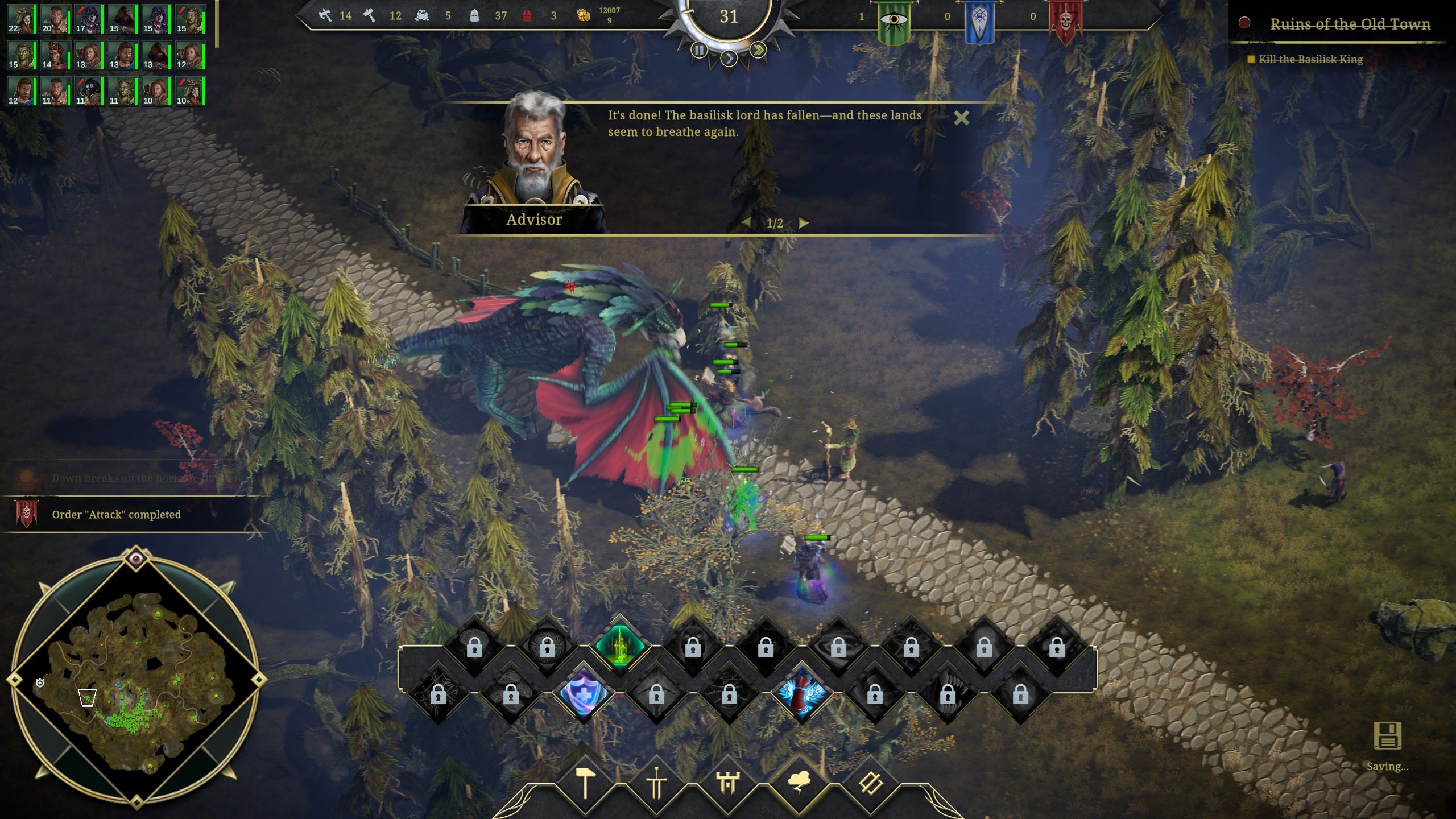1456x819 pixels.
Task: Enable fast-forward double arrow speed
Action: [758, 50]
